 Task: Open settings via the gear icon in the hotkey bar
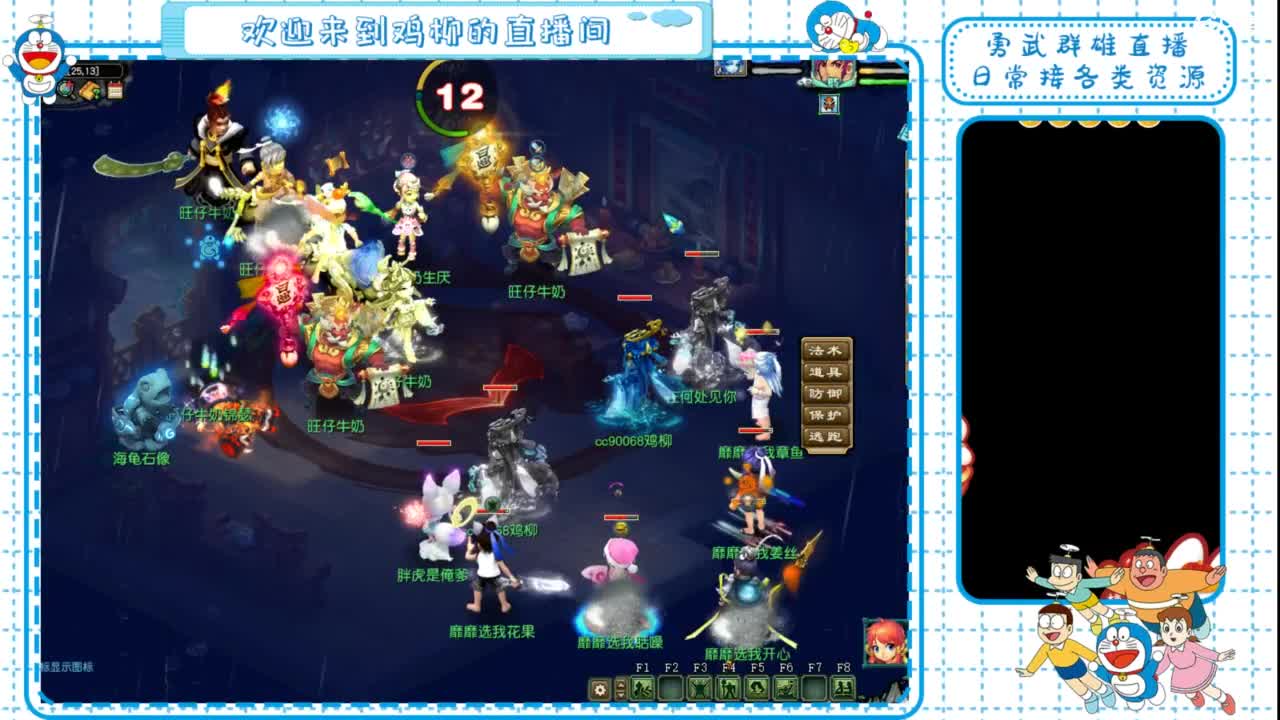(x=598, y=688)
